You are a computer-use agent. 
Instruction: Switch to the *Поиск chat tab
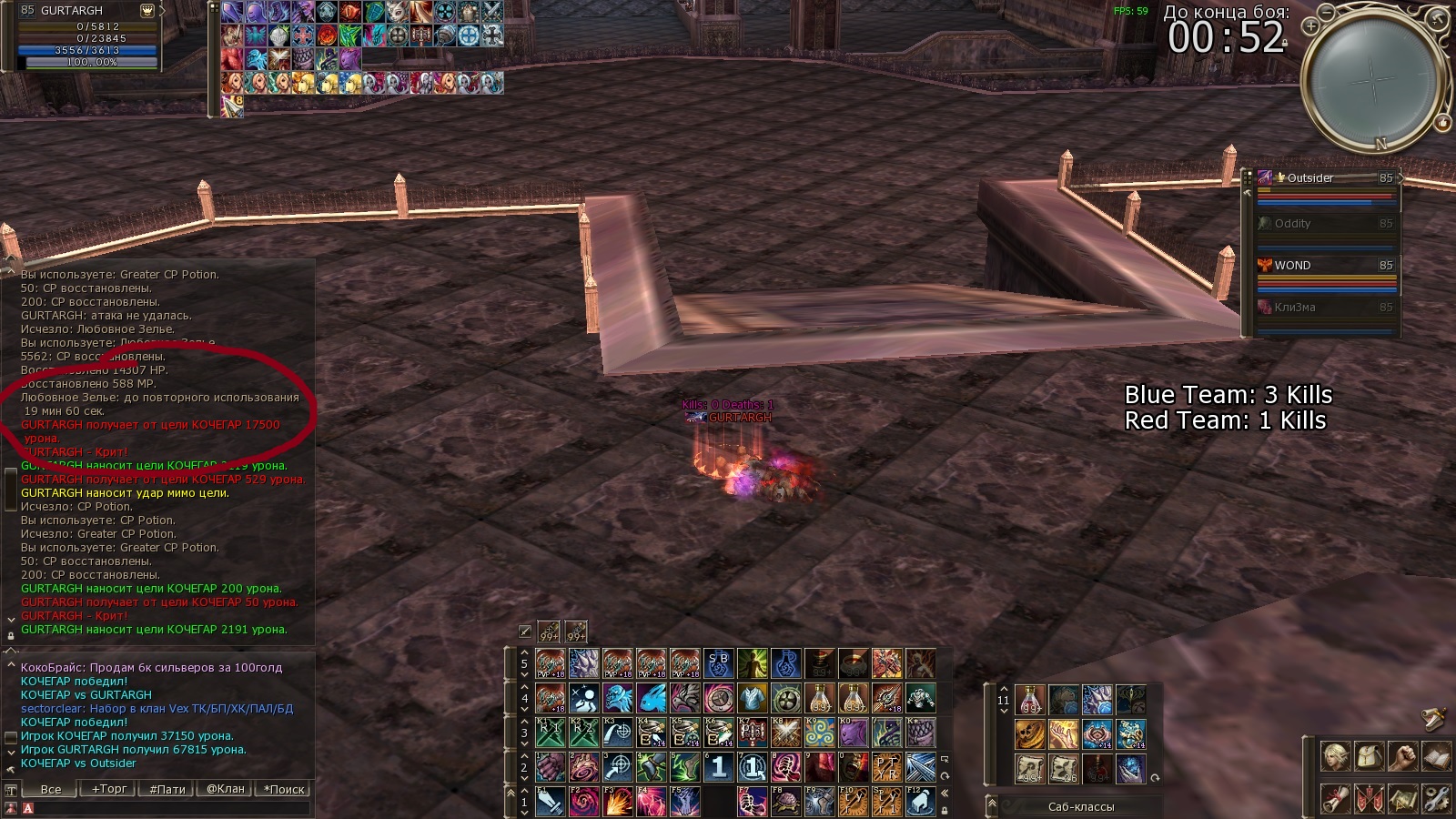point(284,789)
